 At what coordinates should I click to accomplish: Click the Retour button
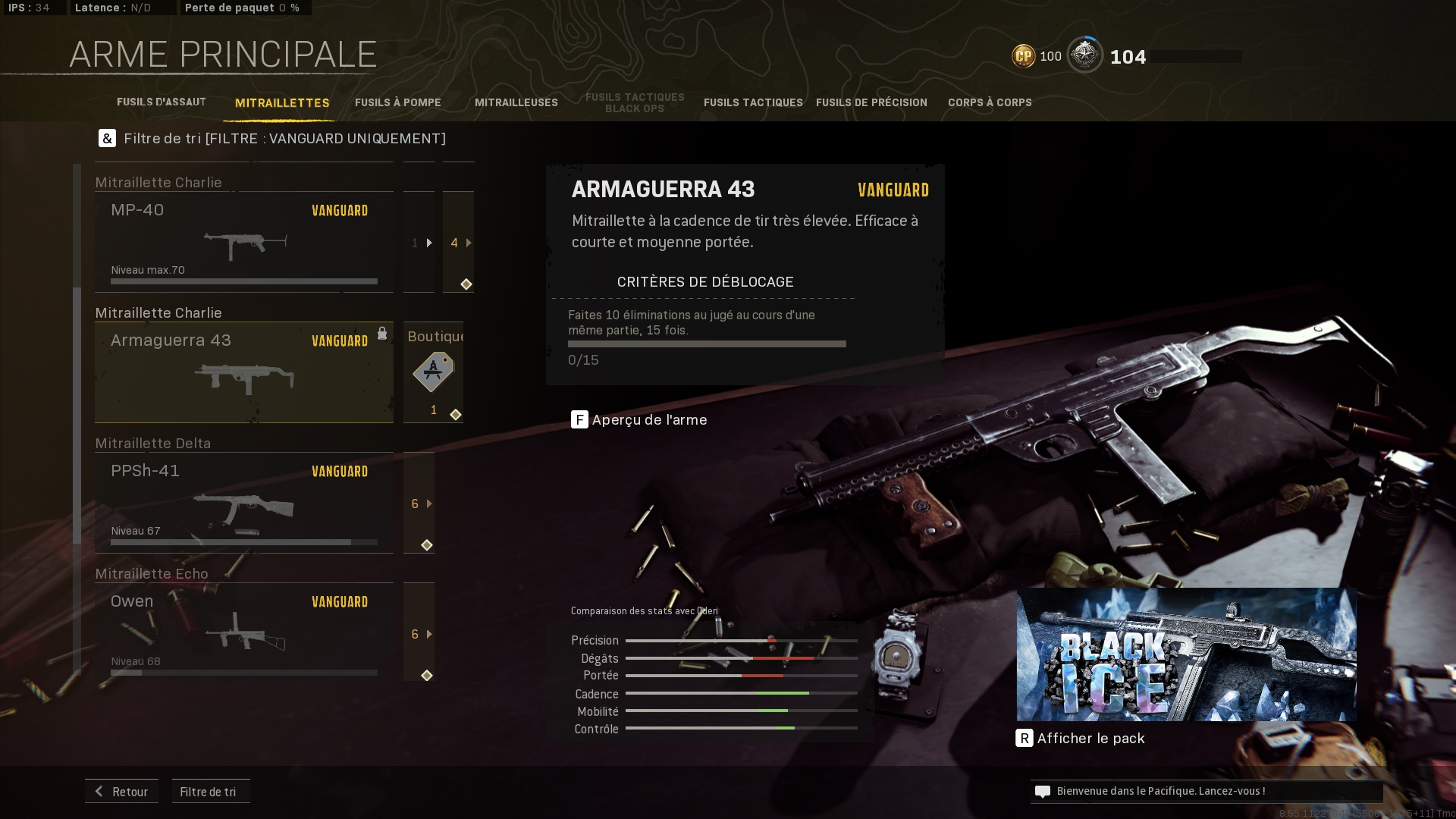pos(121,791)
